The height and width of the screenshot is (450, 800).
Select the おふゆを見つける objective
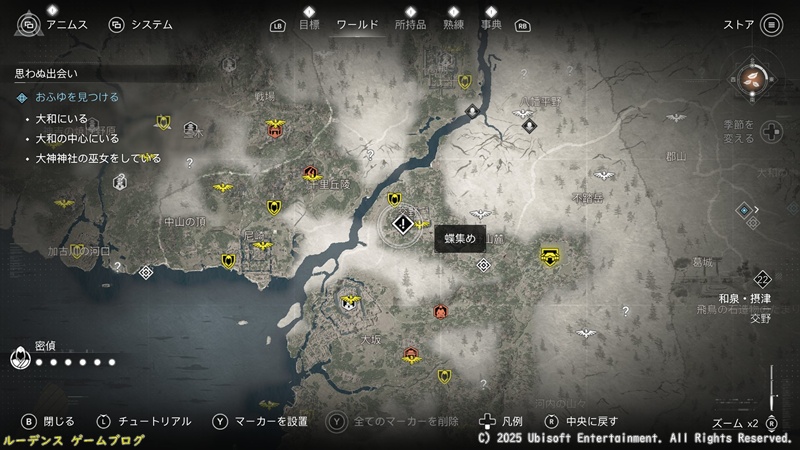click(77, 97)
